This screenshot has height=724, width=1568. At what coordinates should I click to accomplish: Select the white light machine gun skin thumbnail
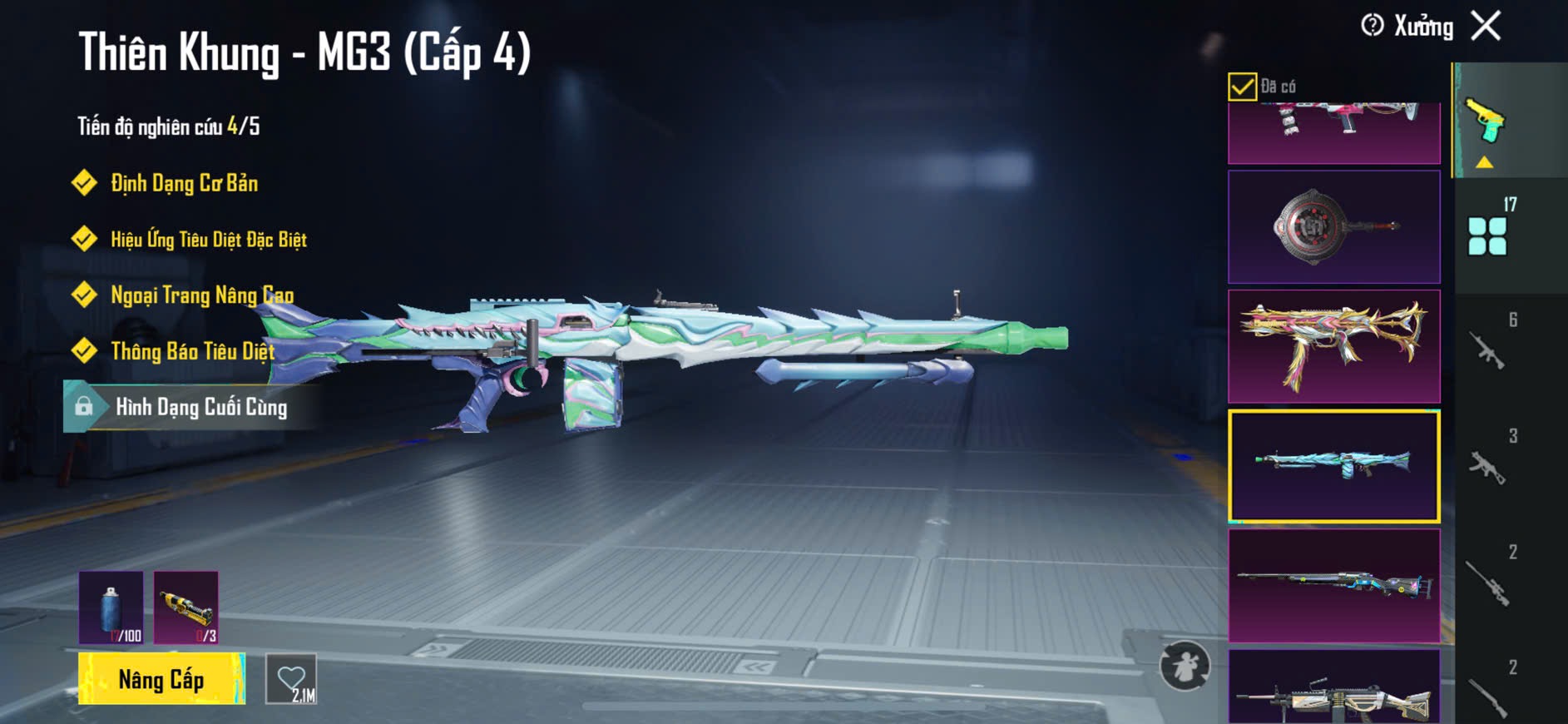click(x=1333, y=689)
